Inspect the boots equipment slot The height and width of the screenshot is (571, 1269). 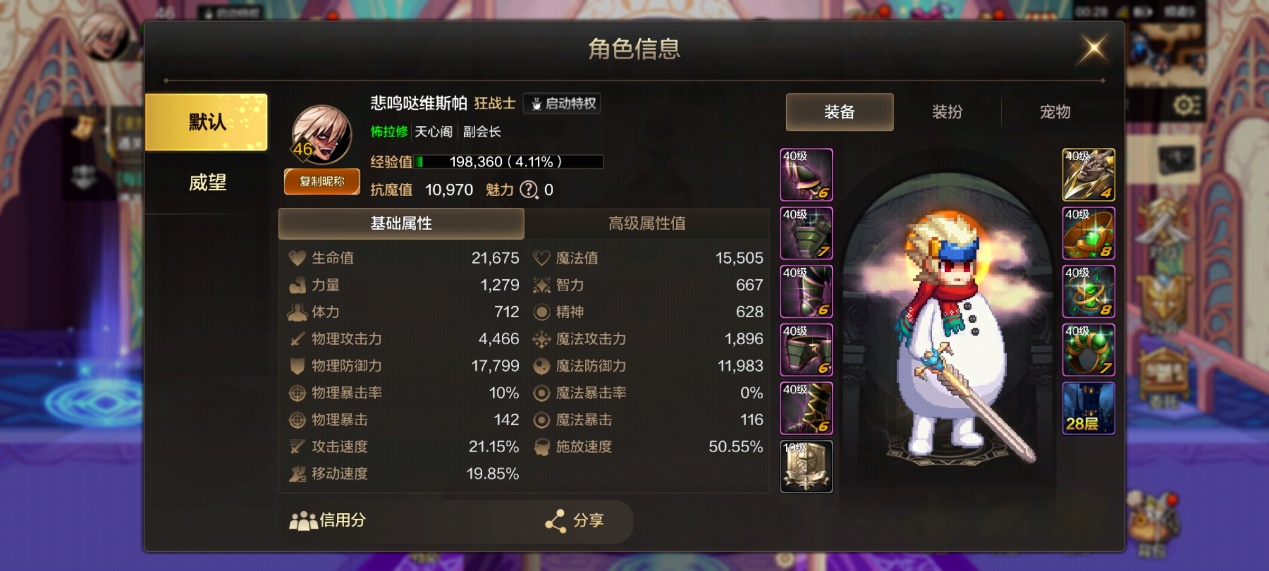click(806, 409)
